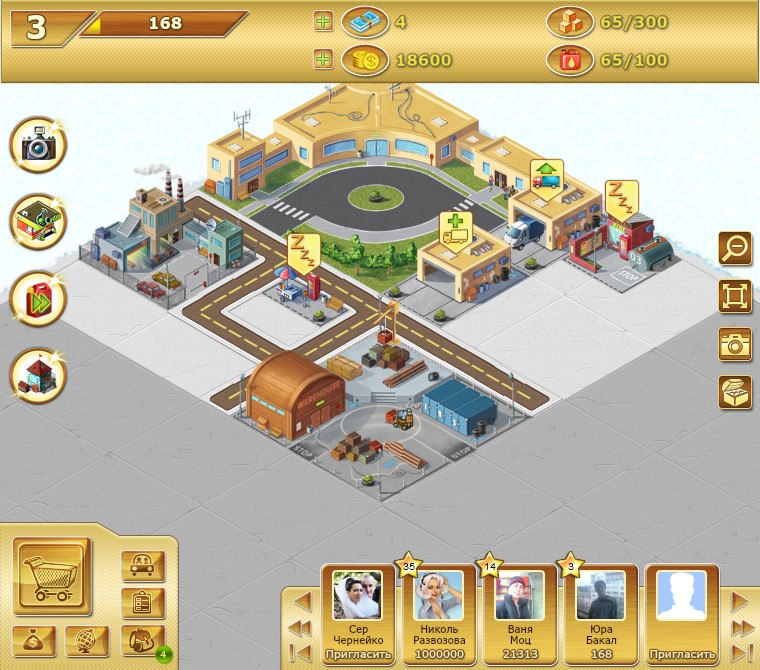Open the backpack inventory
Image resolution: width=760 pixels, height=670 pixels.
(x=141, y=639)
